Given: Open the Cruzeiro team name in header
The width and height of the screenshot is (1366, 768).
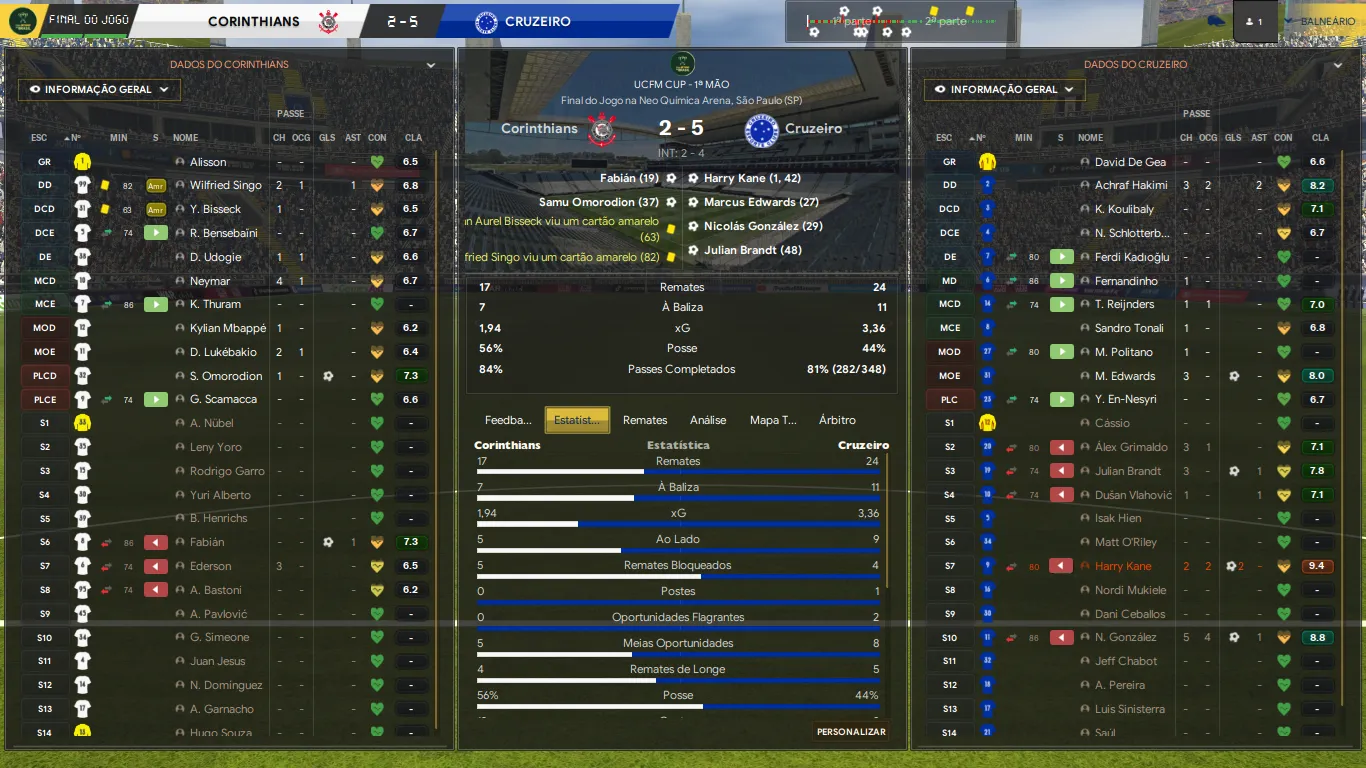Looking at the screenshot, I should point(538,21).
